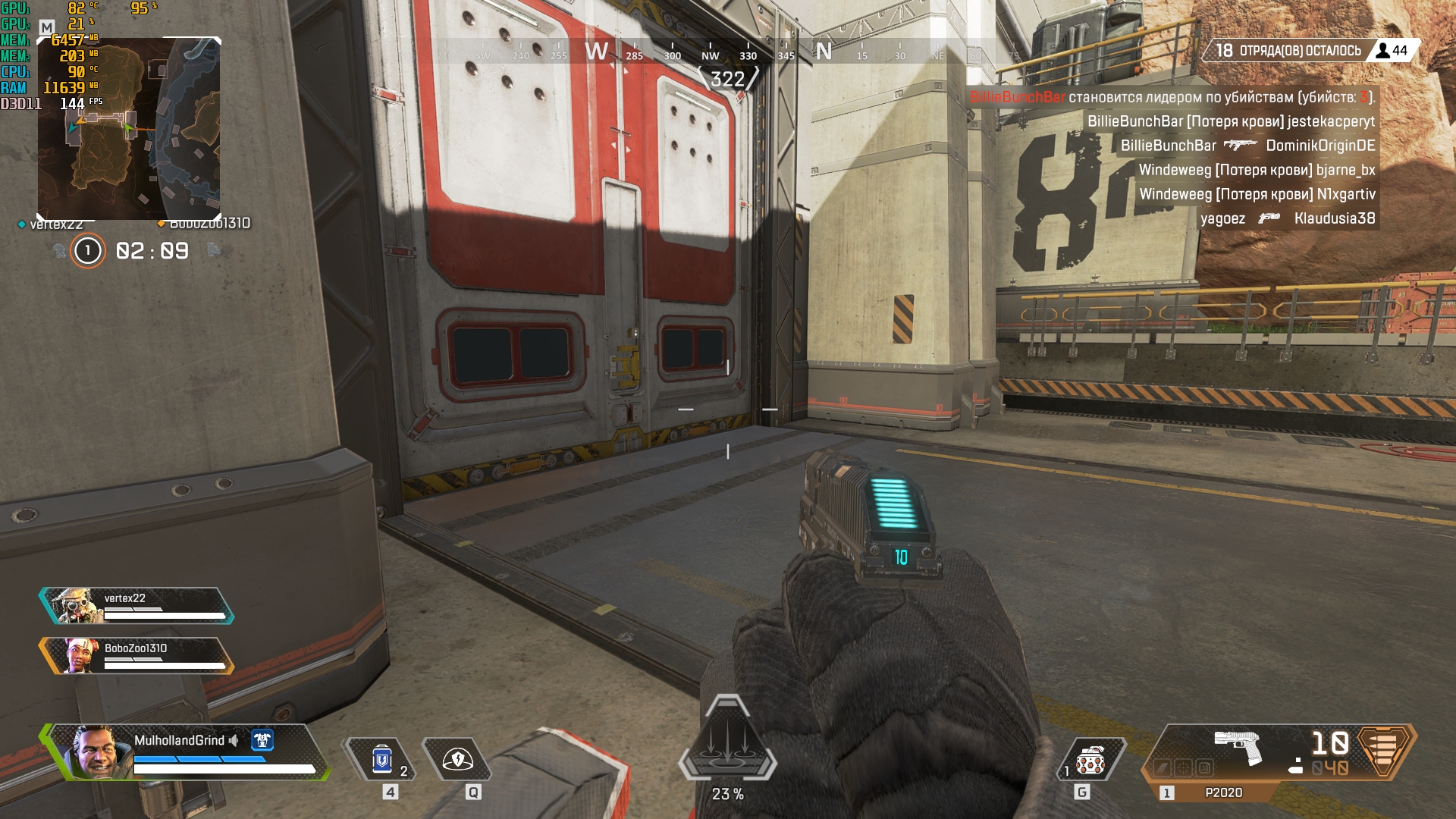The image size is (1456, 819).
Task: Activate the tactical ability icon
Action: 457,760
